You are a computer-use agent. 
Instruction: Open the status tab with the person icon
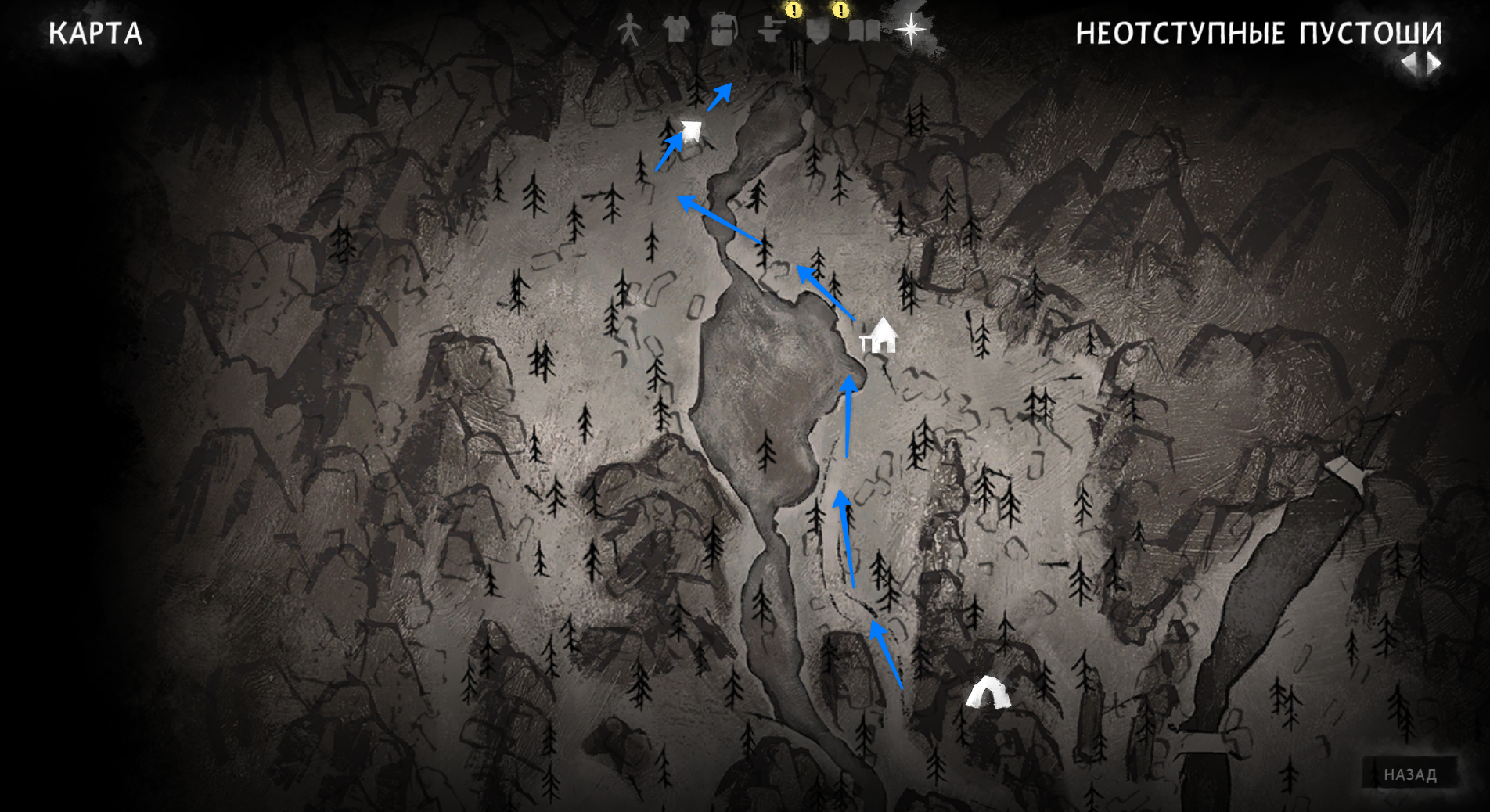[629, 31]
